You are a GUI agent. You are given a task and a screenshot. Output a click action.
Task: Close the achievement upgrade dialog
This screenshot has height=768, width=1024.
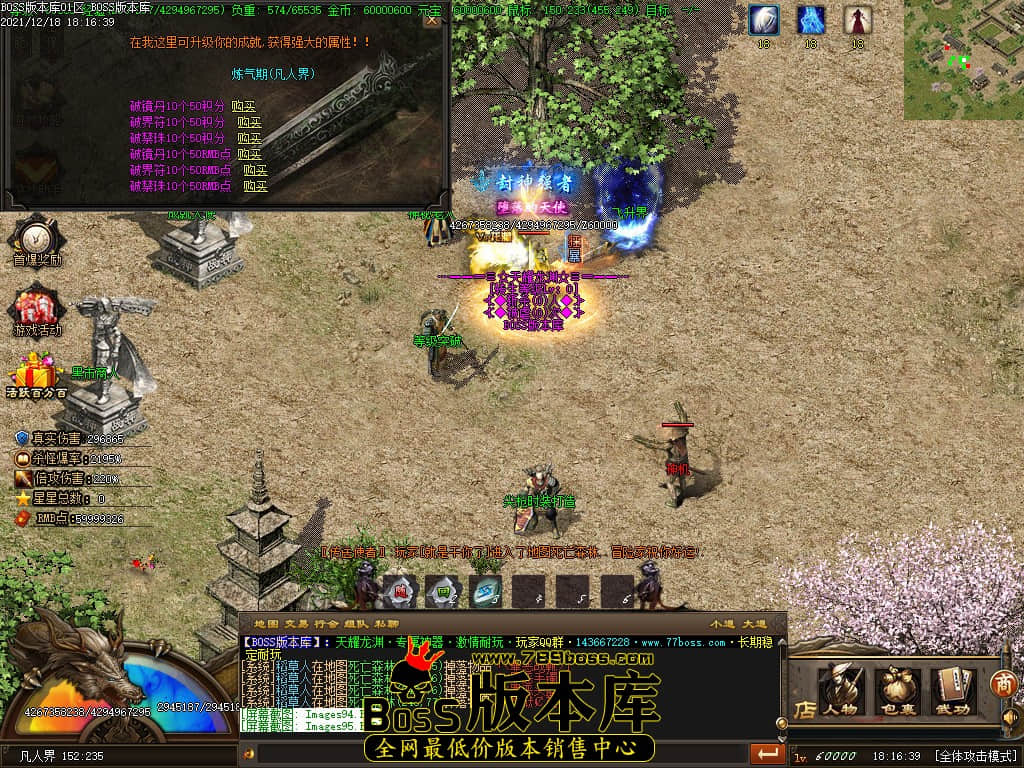[432, 20]
